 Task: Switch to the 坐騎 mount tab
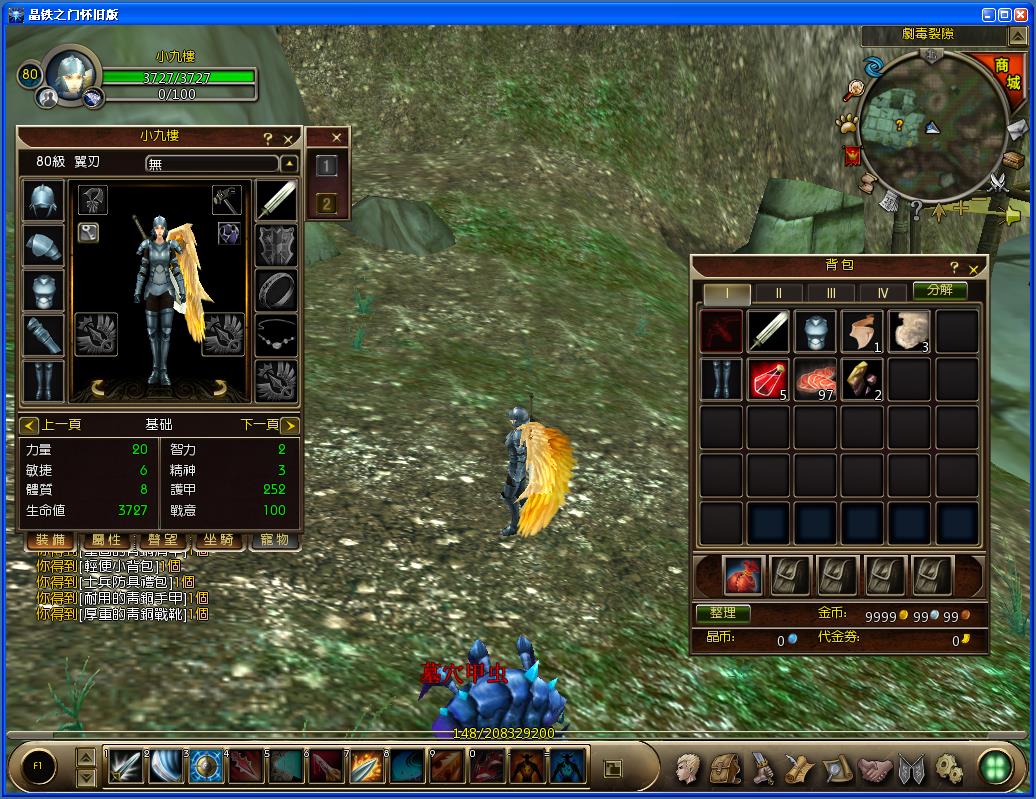(x=218, y=540)
